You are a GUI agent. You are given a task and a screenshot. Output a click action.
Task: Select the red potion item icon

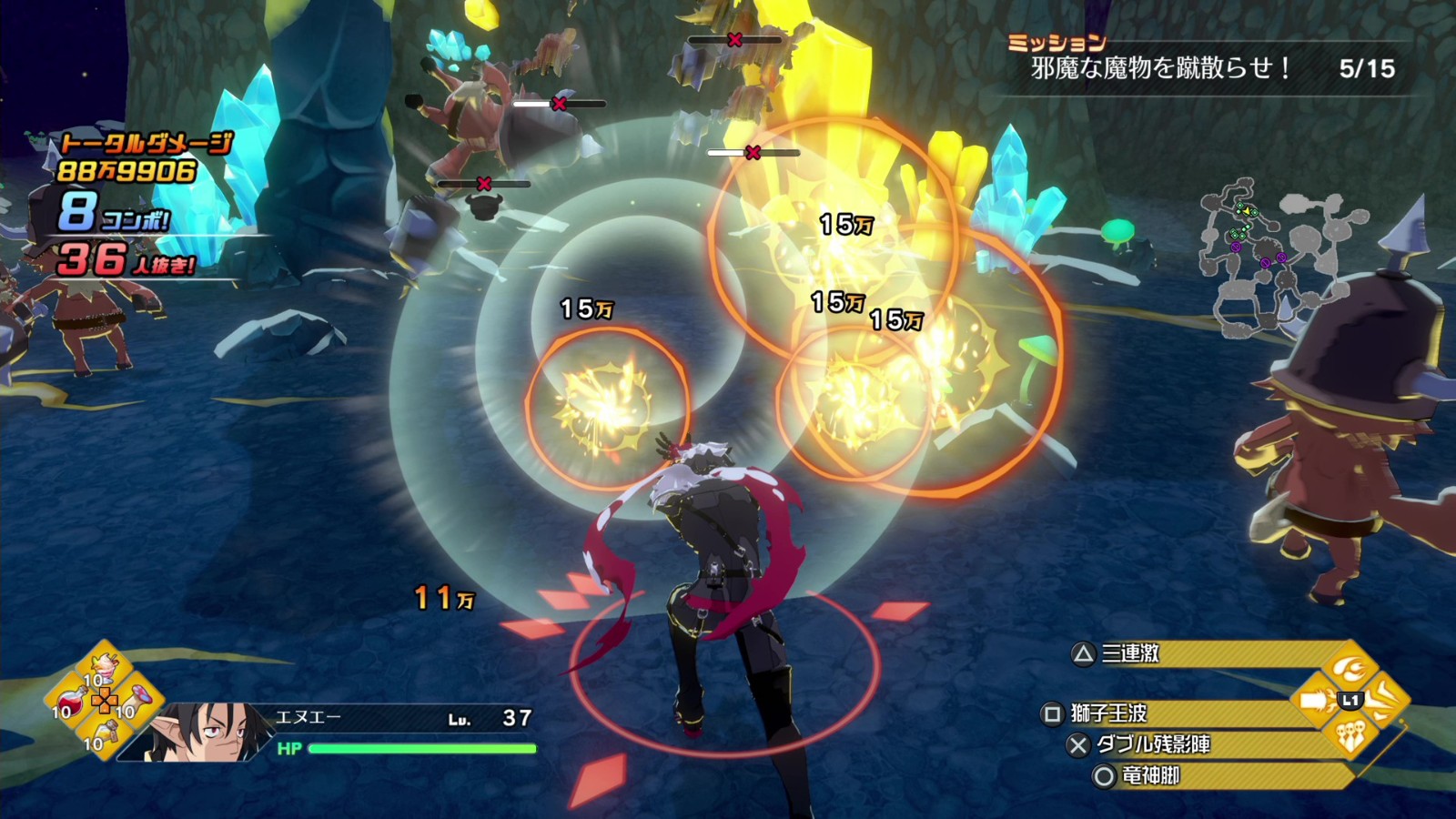point(70,701)
